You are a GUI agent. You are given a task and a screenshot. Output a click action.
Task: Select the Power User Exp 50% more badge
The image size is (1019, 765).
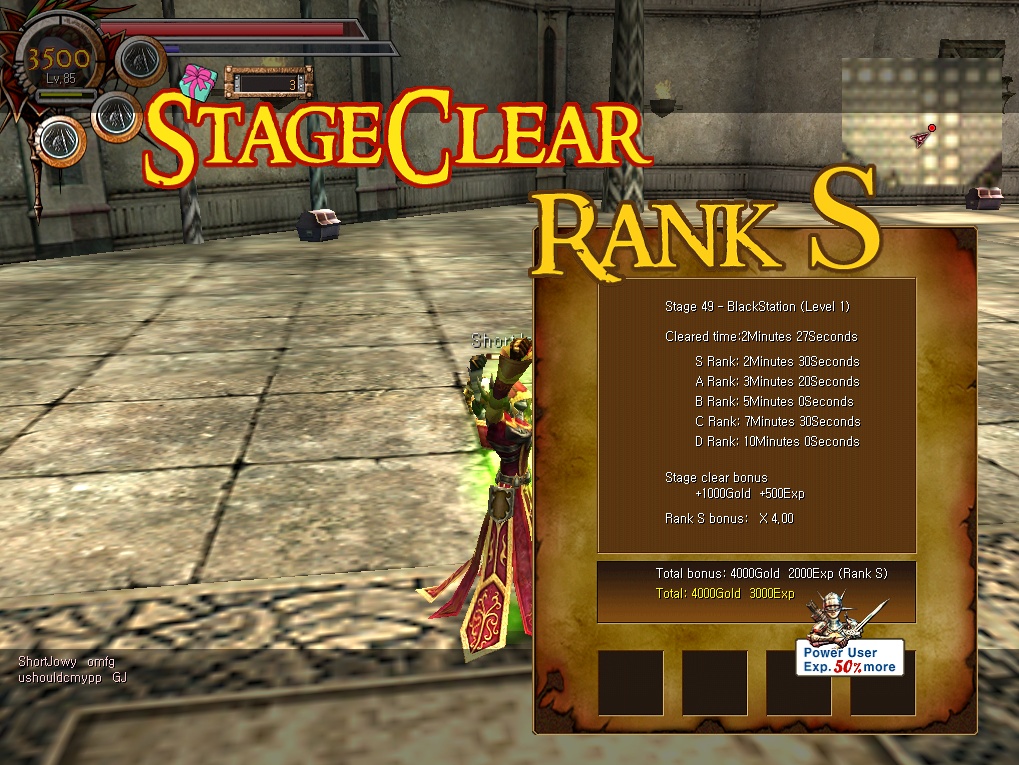[849, 658]
